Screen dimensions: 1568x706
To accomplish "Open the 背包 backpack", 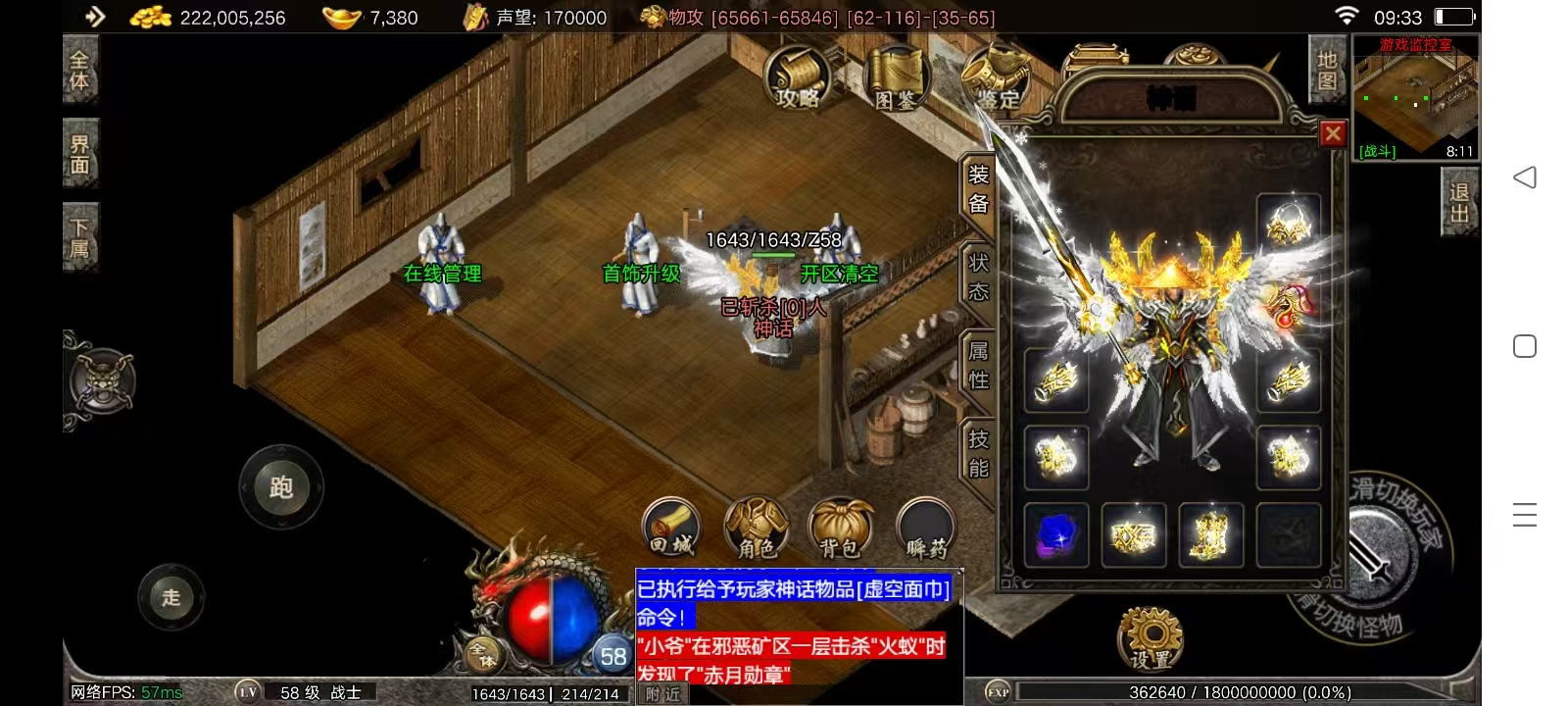I will (x=841, y=528).
